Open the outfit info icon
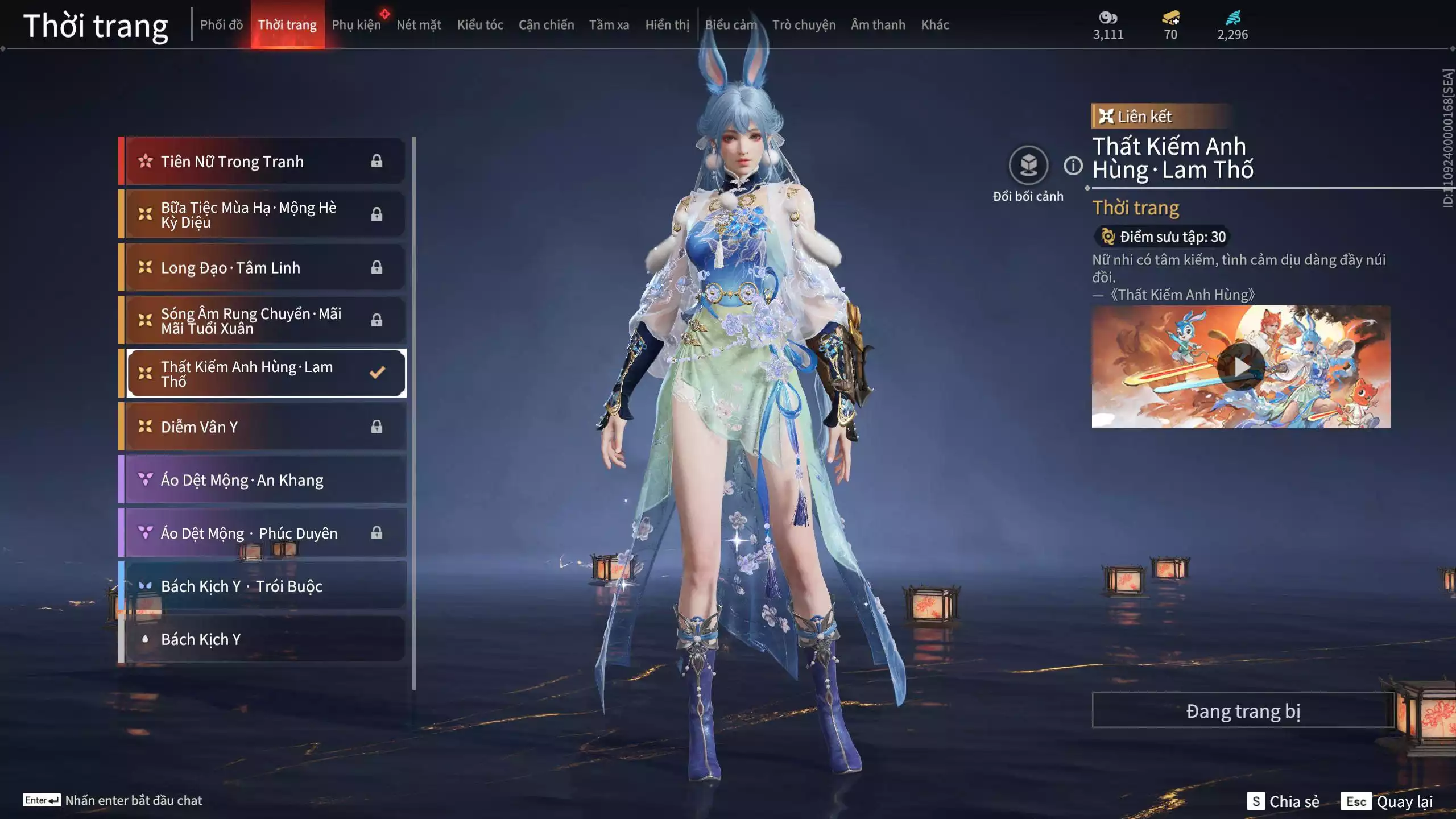 pyautogui.click(x=1073, y=166)
